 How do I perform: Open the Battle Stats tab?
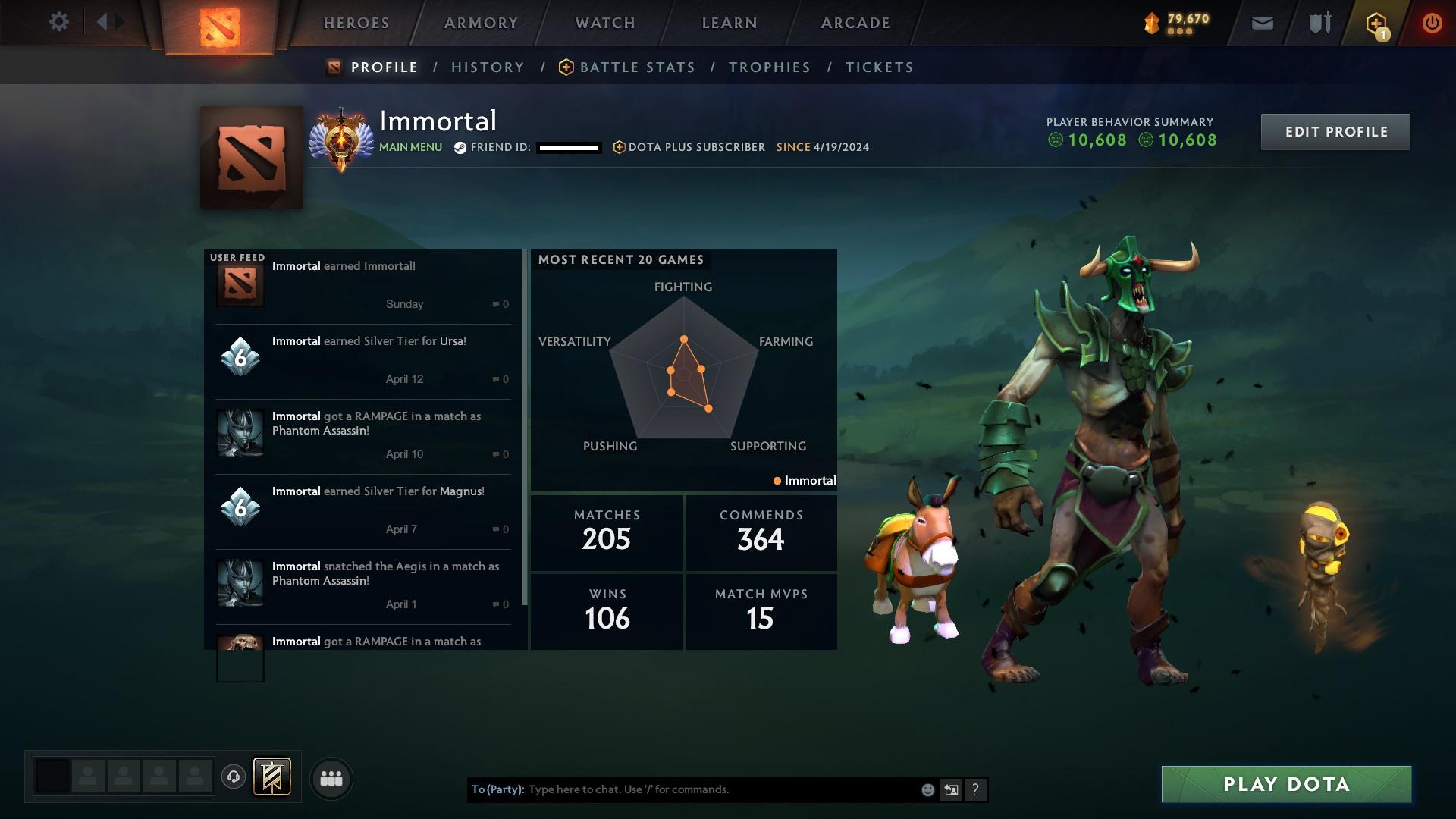pos(635,67)
